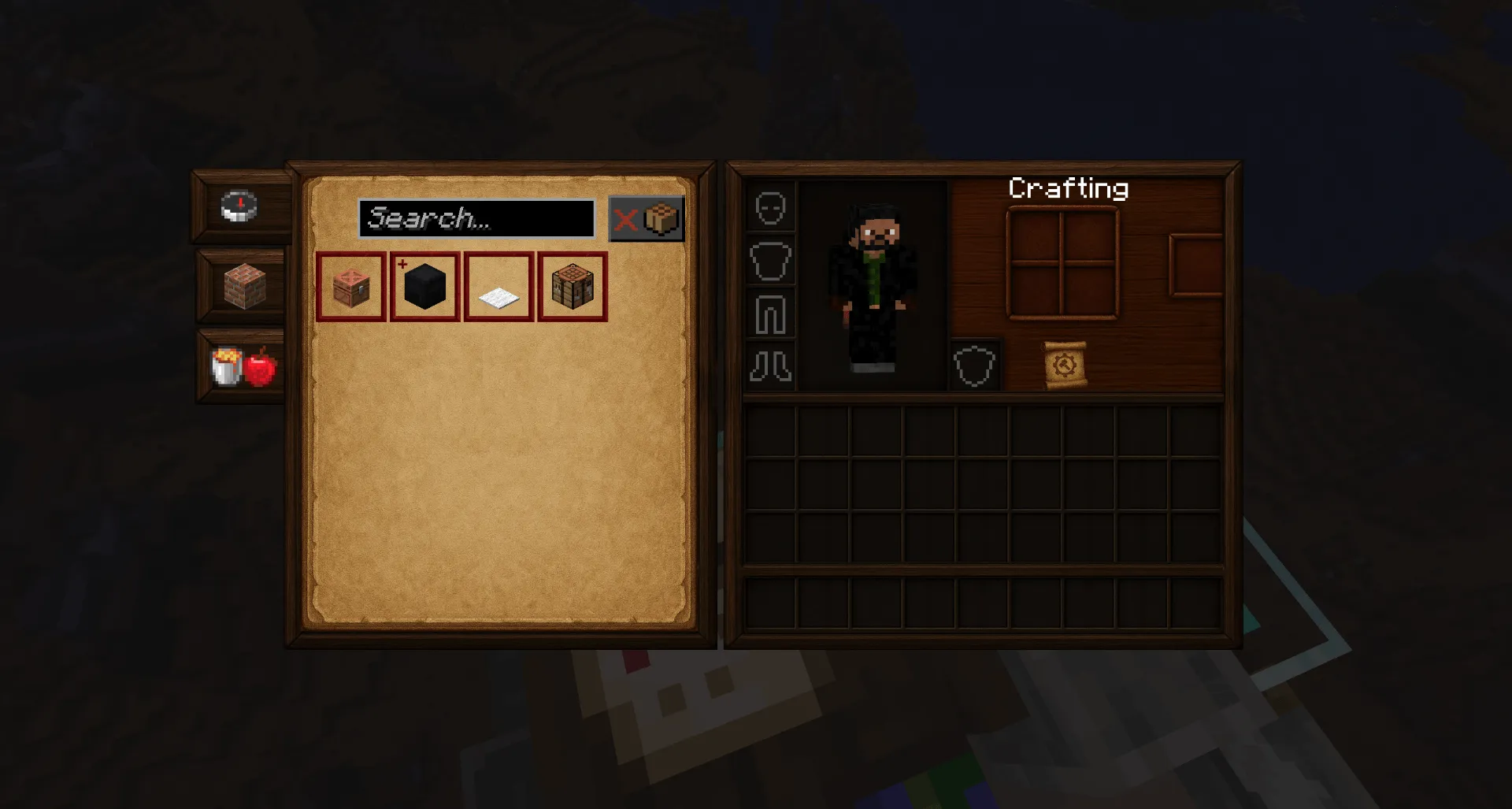Select the clock tab on the left sidebar
Viewport: 1512px width, 809px height.
(239, 206)
